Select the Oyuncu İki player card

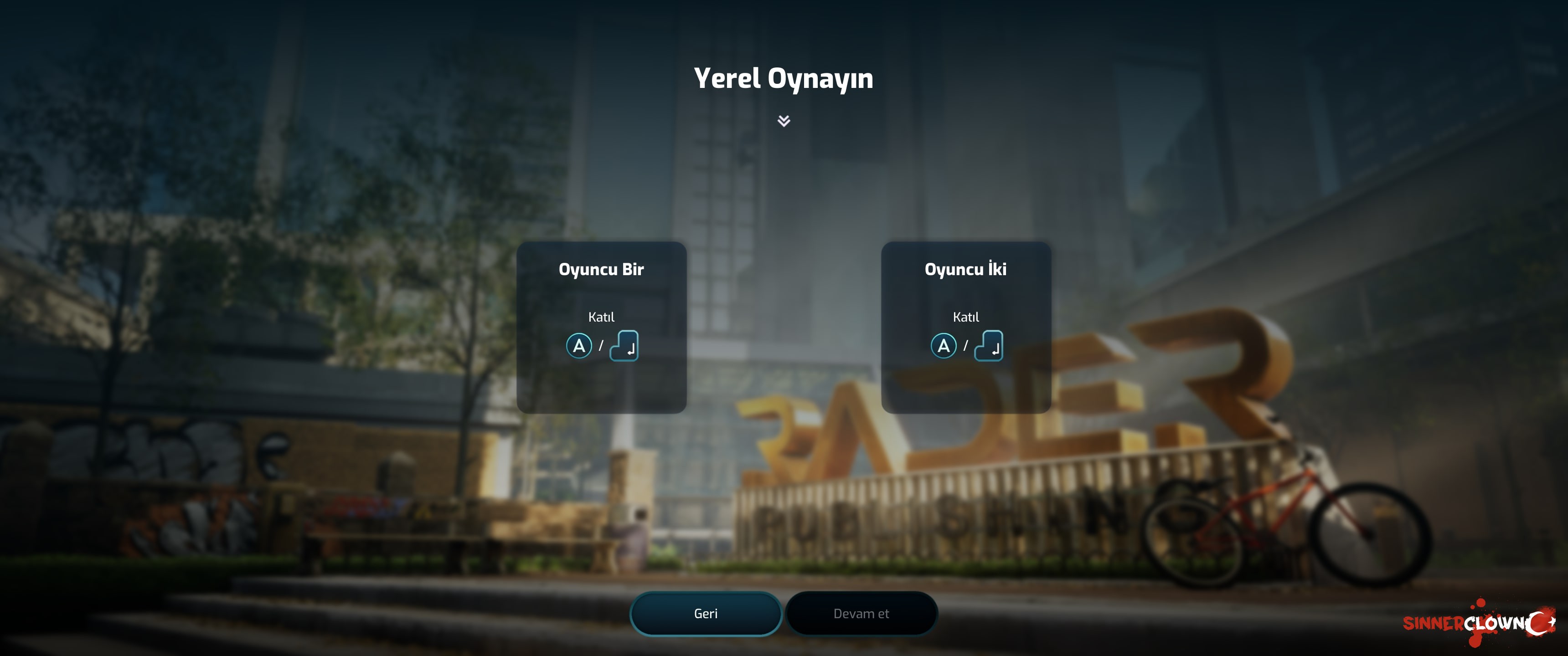point(965,328)
